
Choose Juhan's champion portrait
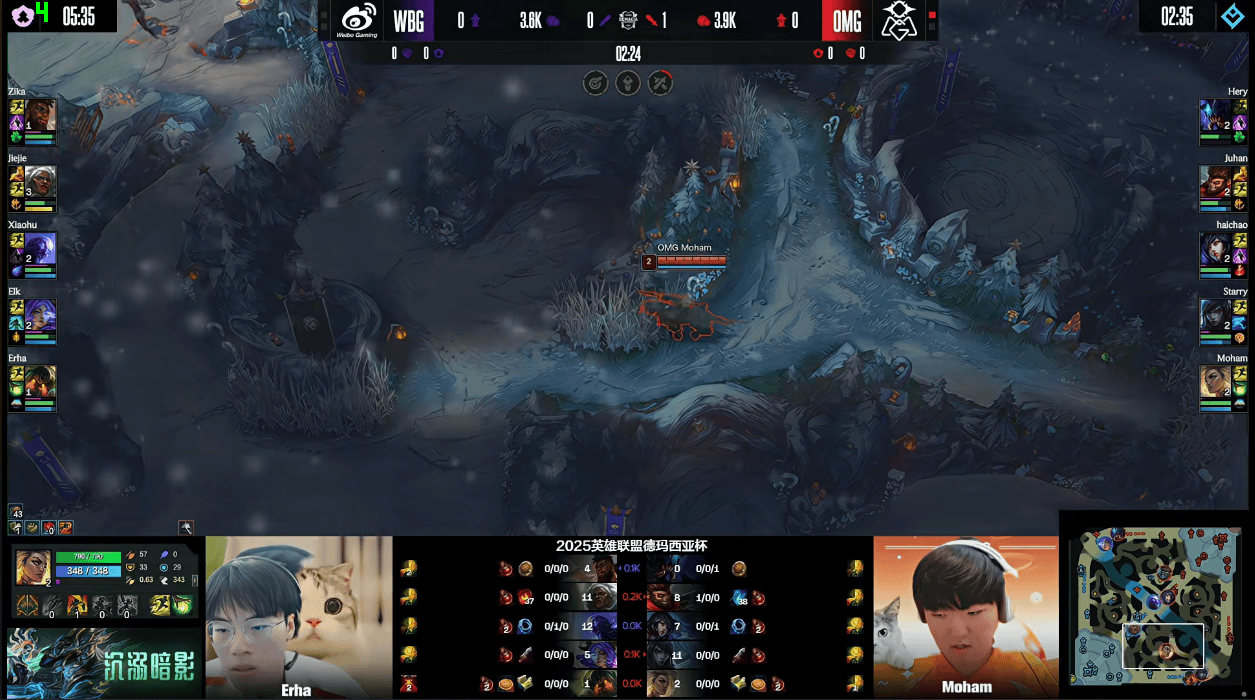[x=1215, y=181]
